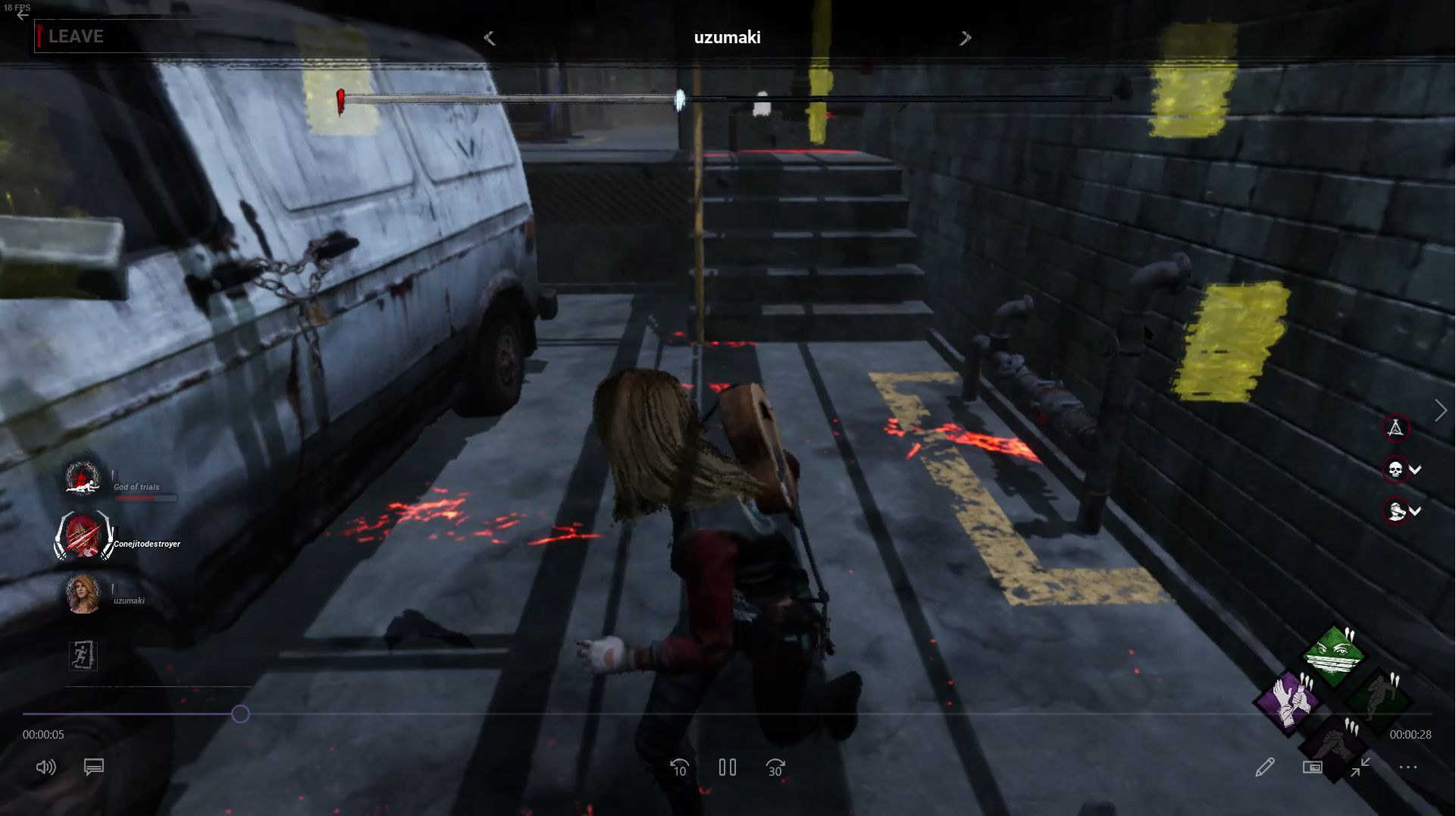1456x816 pixels.
Task: Pause playback with the pause control
Action: tap(727, 767)
